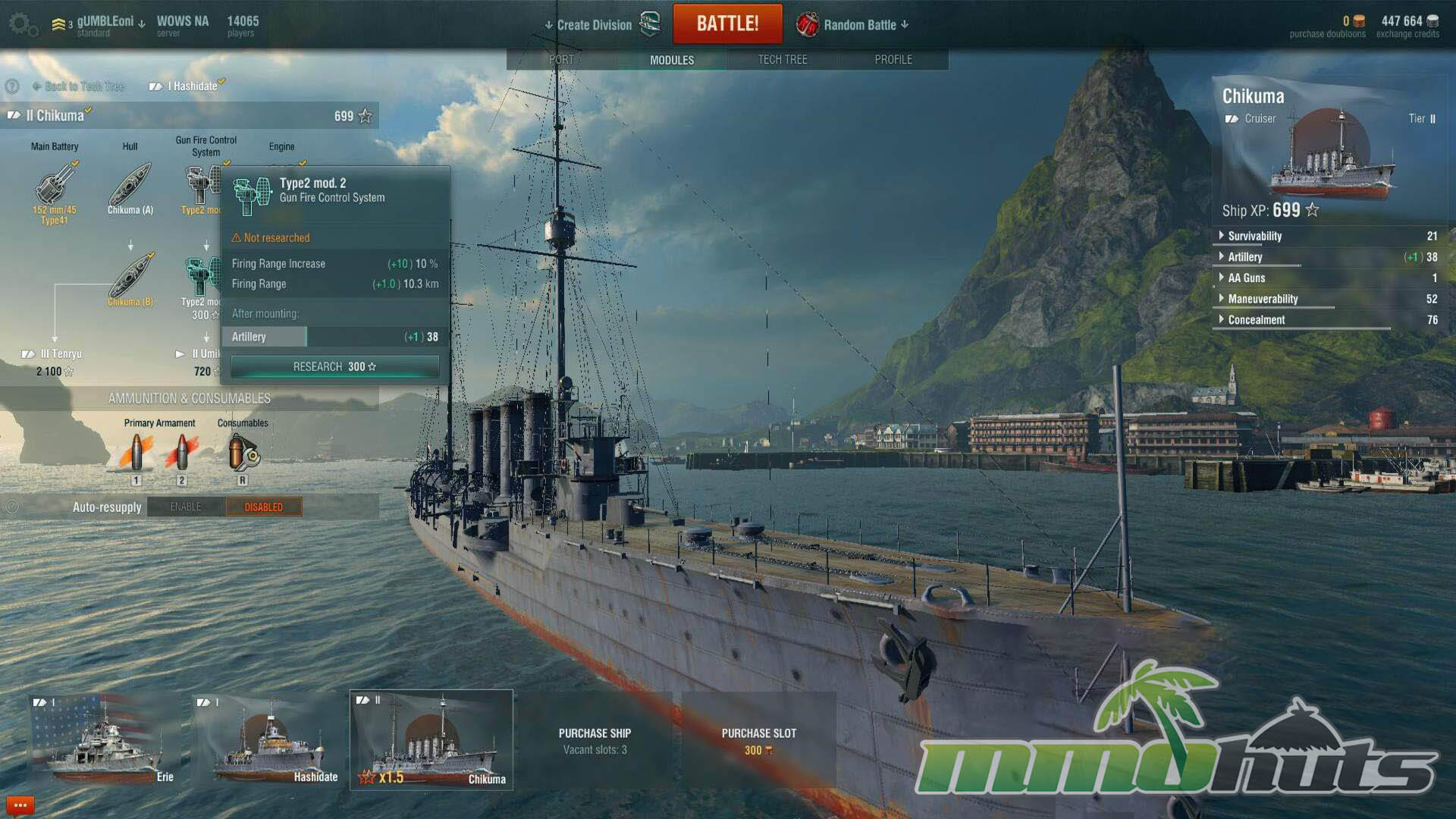1456x819 pixels.
Task: Open the Profile tab
Action: click(x=893, y=59)
